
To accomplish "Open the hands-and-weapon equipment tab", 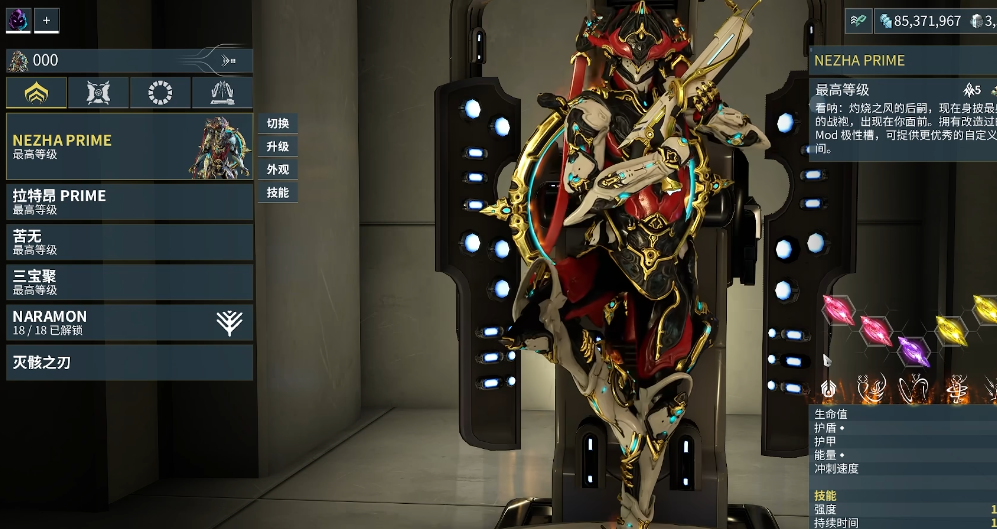I will (x=222, y=93).
